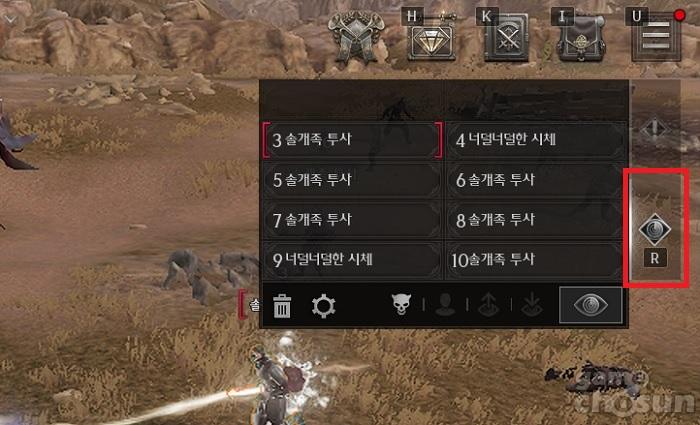The height and width of the screenshot is (425, 700).
Task: Select target 9 너덜너덜한 시체
Action: click(351, 260)
